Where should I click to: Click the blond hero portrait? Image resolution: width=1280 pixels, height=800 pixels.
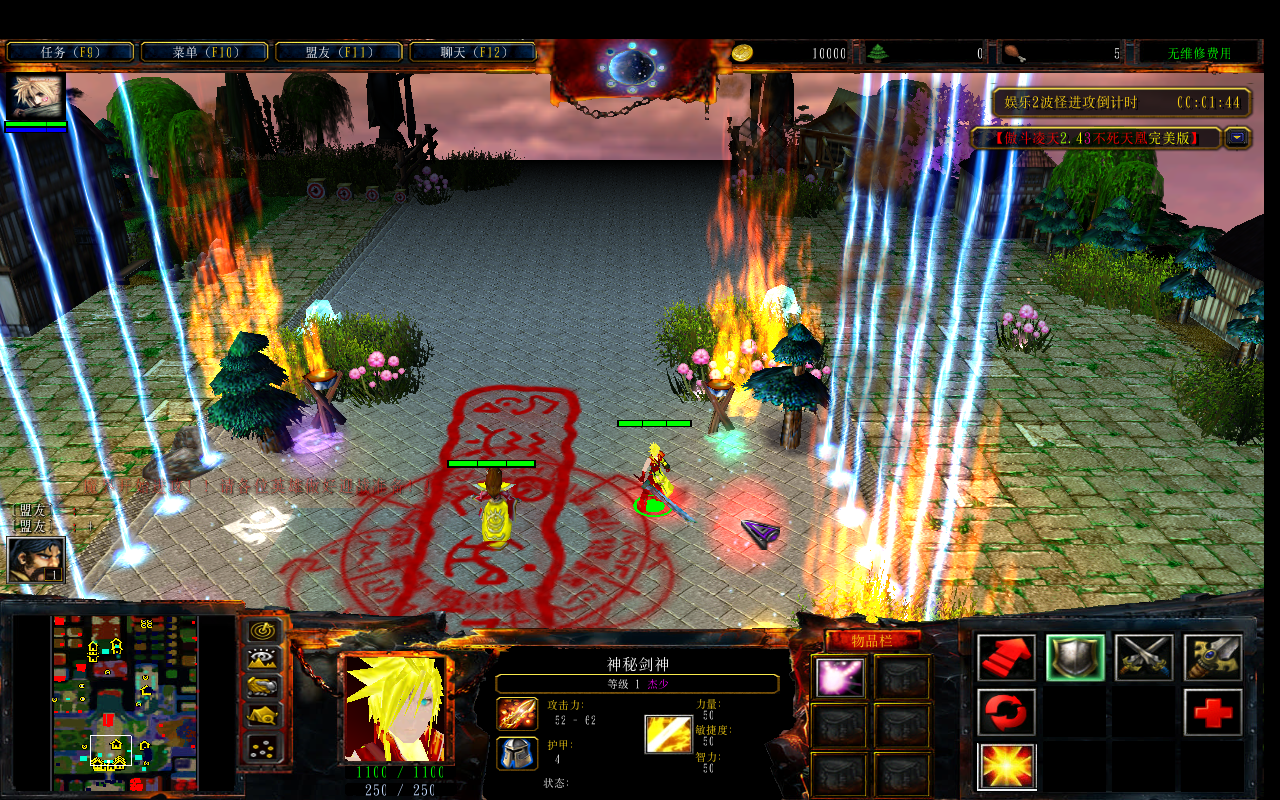[x=394, y=708]
